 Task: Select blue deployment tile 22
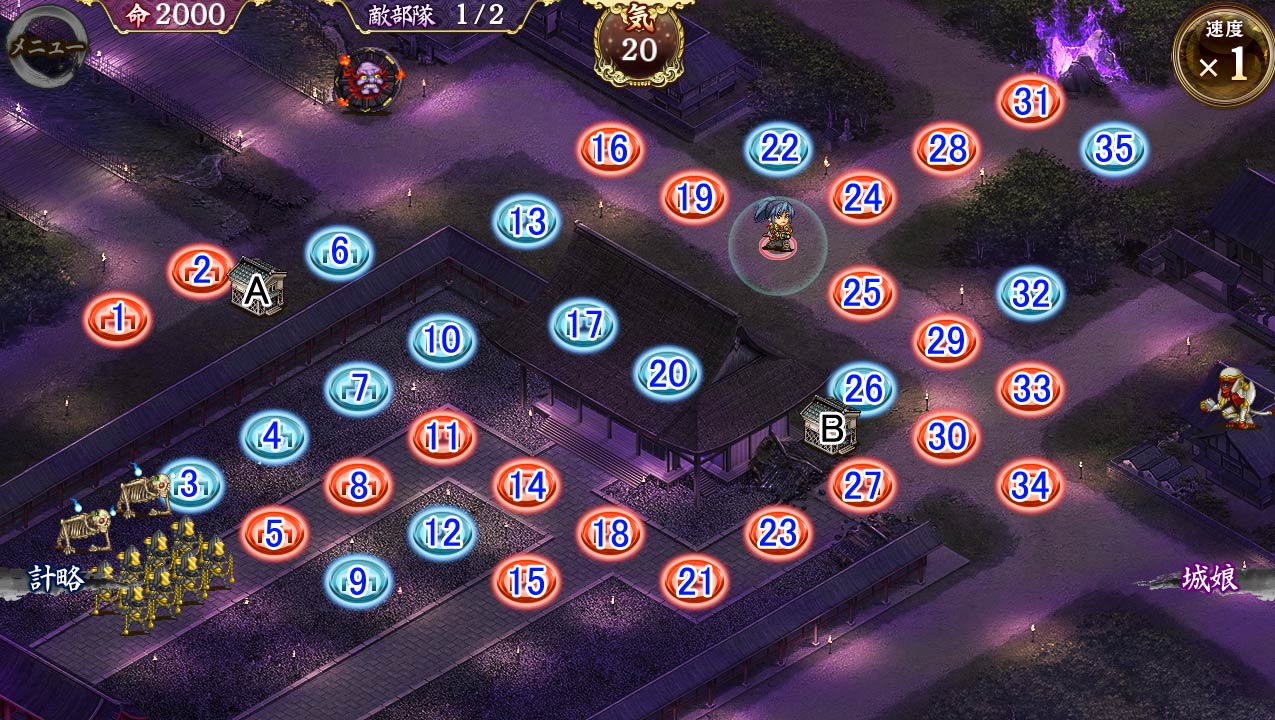(x=779, y=150)
